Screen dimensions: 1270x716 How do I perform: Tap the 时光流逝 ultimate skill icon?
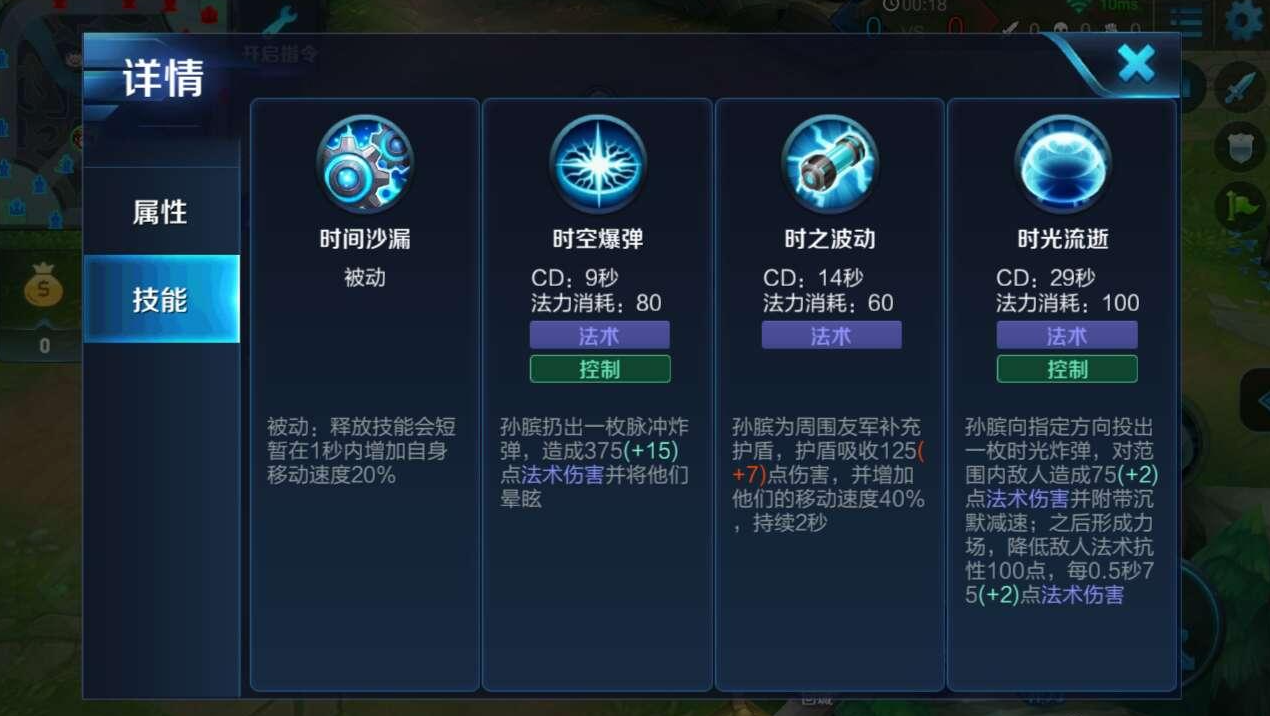(x=1063, y=163)
